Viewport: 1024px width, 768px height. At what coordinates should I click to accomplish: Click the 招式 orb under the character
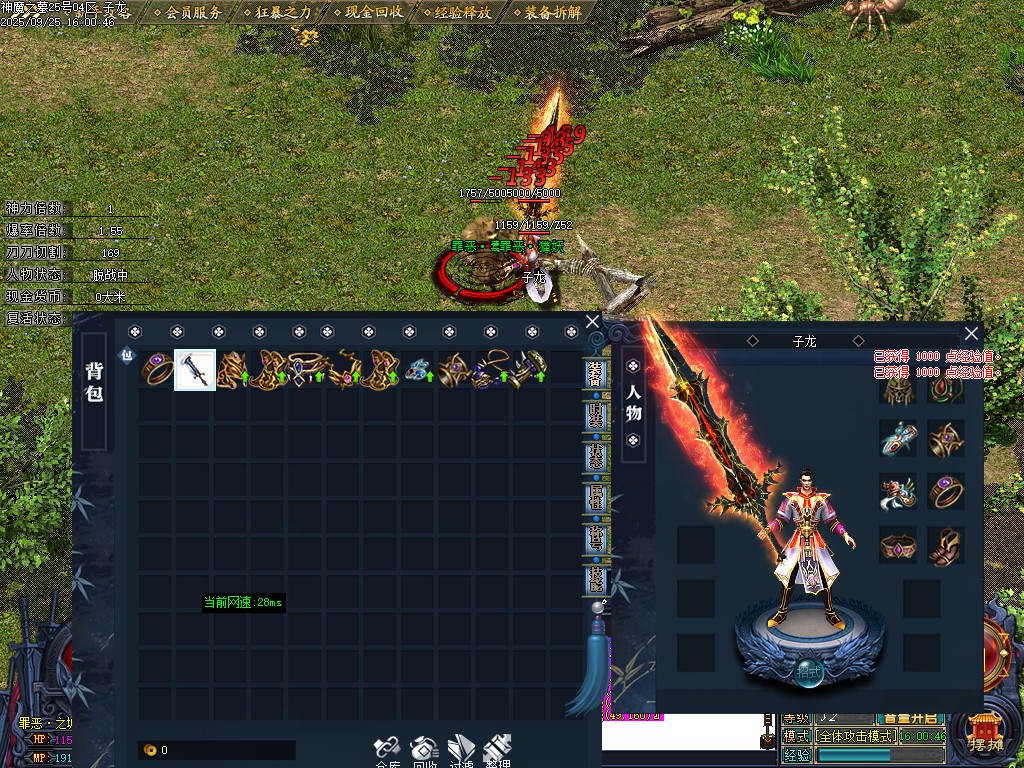click(x=810, y=673)
